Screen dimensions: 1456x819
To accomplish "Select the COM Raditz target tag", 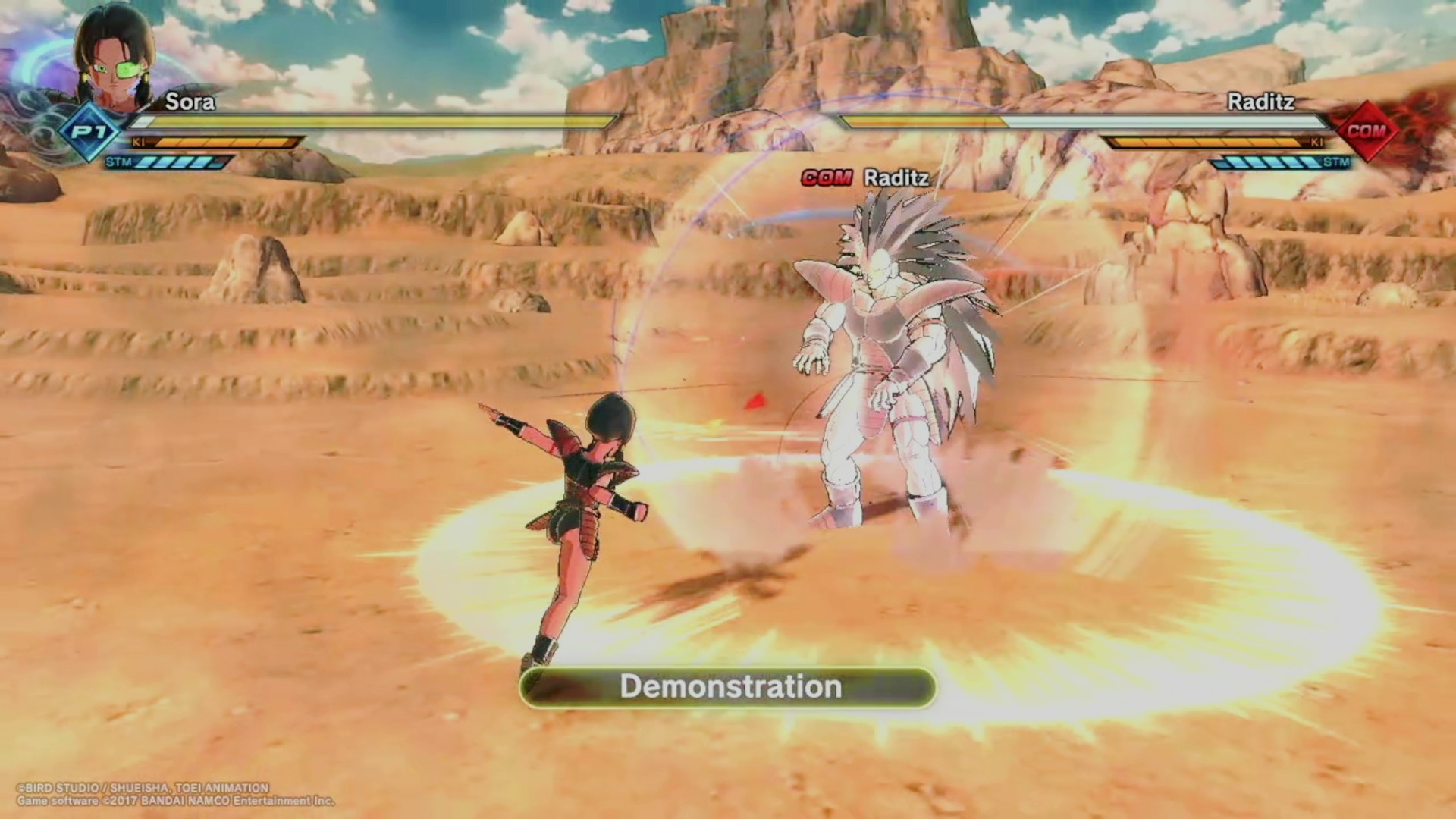I will click(865, 178).
